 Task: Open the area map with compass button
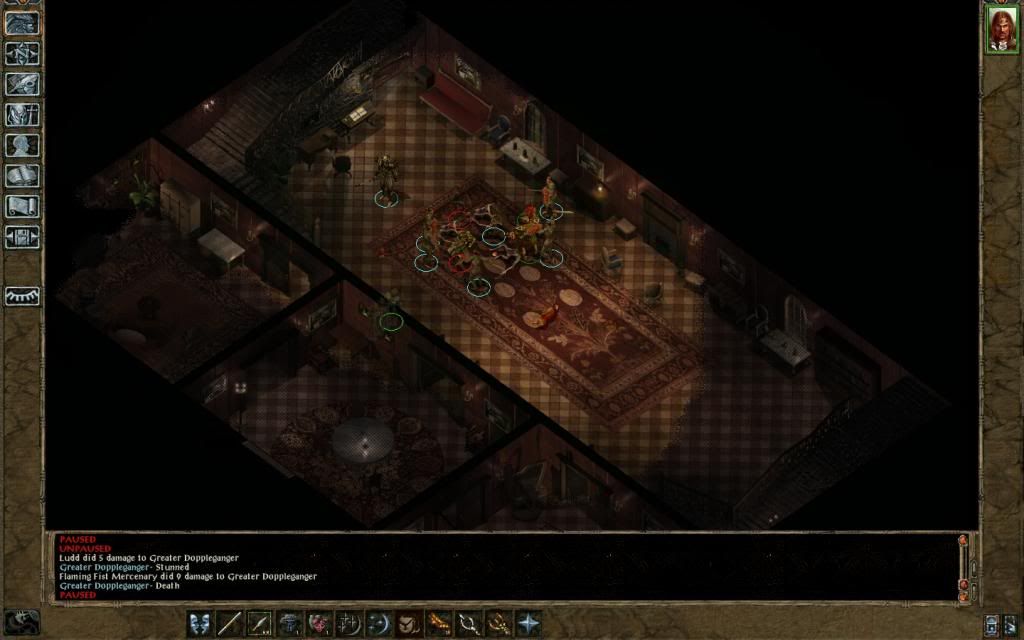pyautogui.click(x=22, y=53)
